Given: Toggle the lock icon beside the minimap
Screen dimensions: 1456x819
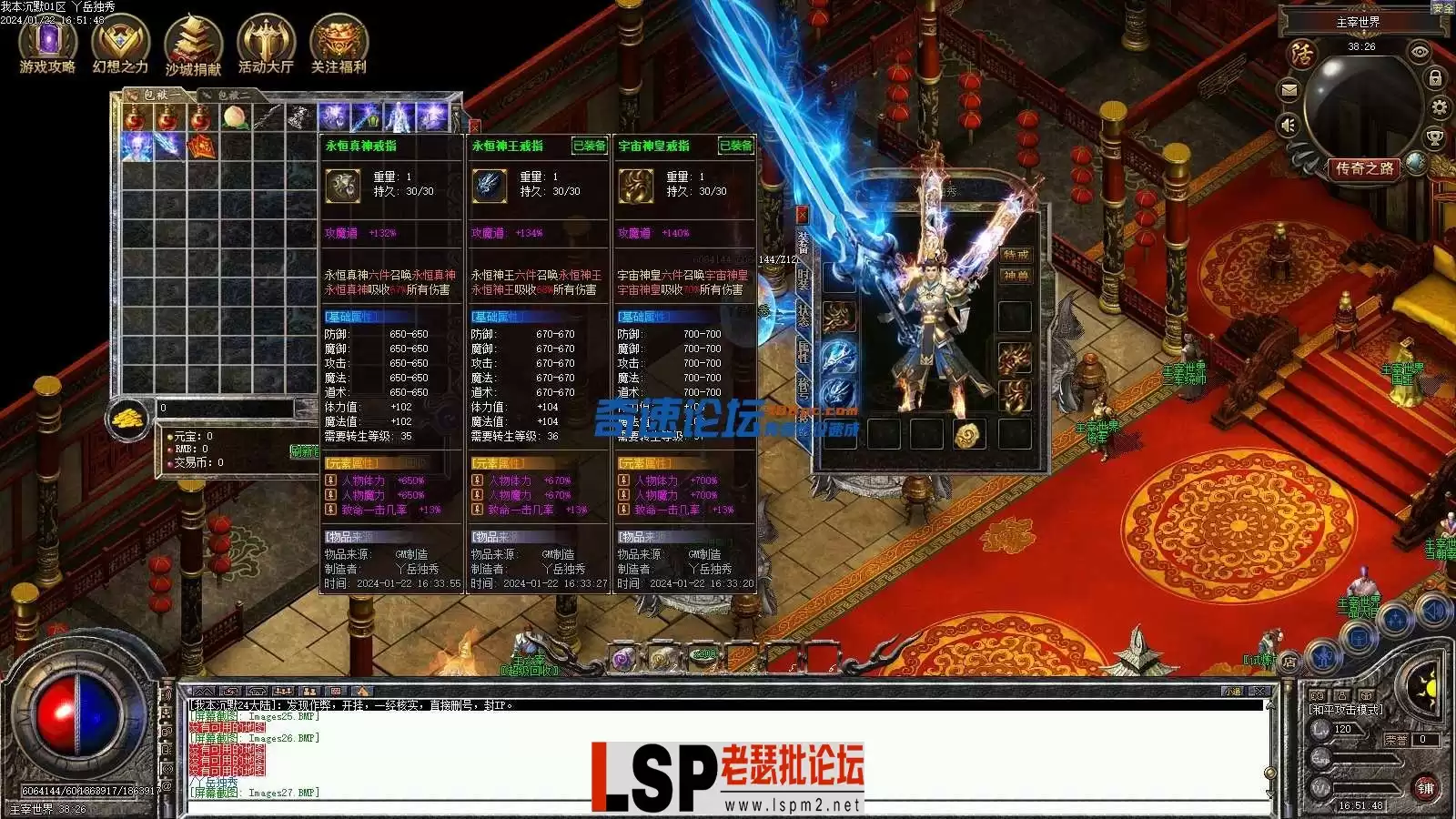Looking at the screenshot, I should click(1434, 77).
